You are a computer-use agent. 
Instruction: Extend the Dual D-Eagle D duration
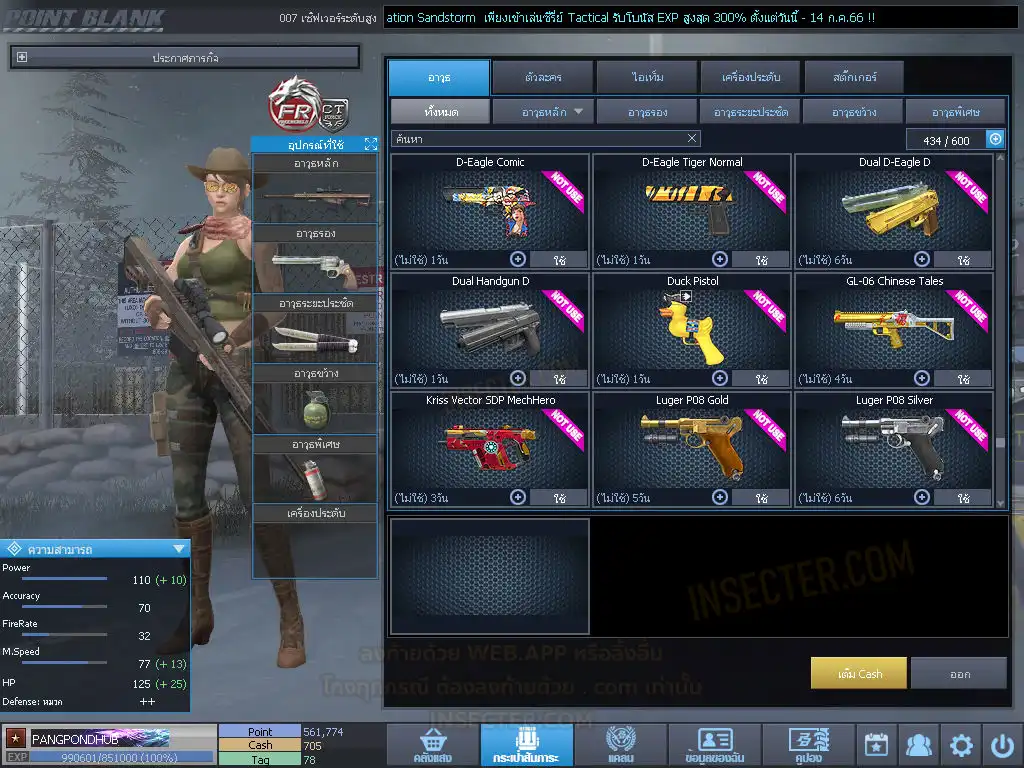(922, 259)
